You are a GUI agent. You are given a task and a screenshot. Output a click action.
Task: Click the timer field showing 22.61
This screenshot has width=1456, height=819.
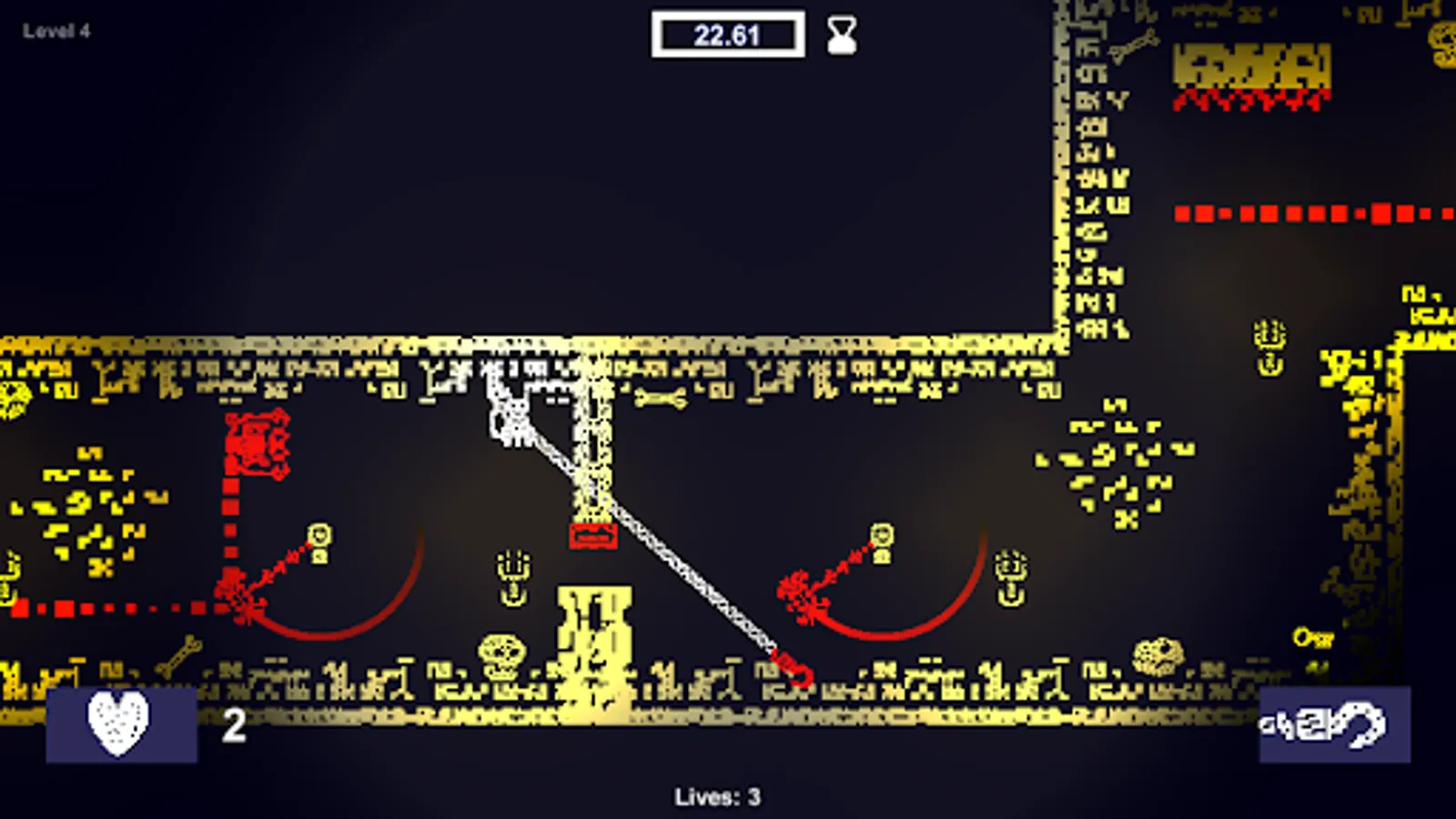pyautogui.click(x=726, y=35)
